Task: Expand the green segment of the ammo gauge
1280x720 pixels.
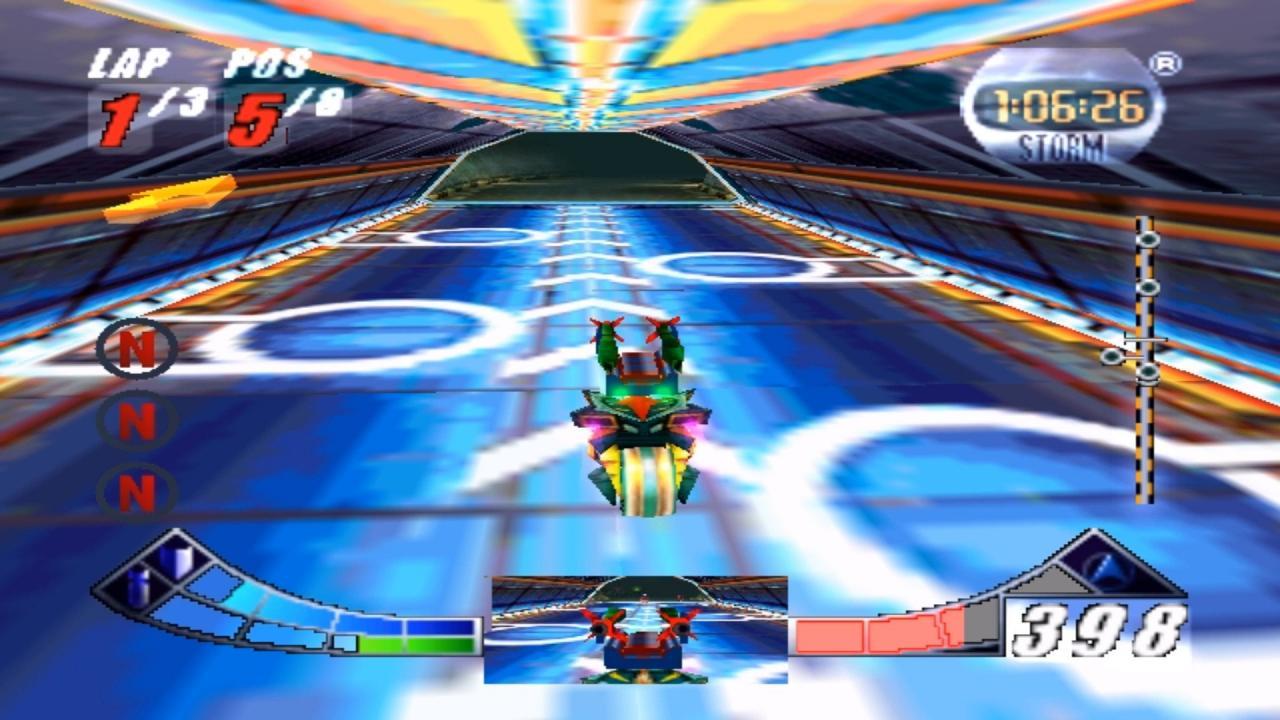Action: click(420, 645)
